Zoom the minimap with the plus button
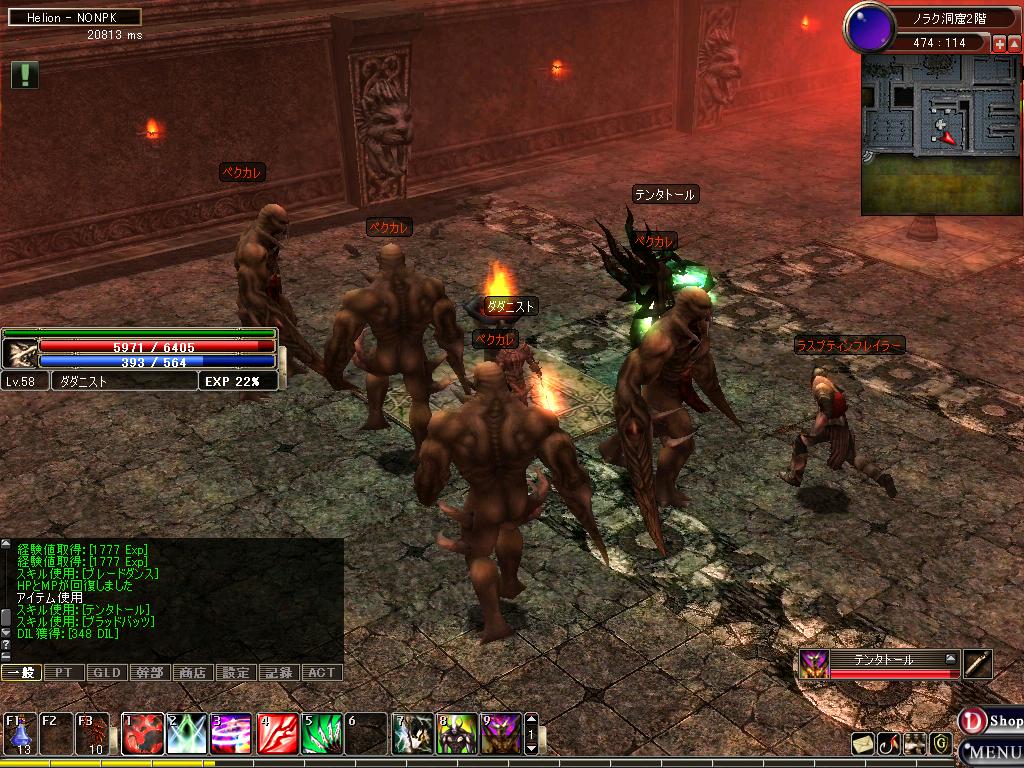This screenshot has height=768, width=1024. (999, 44)
